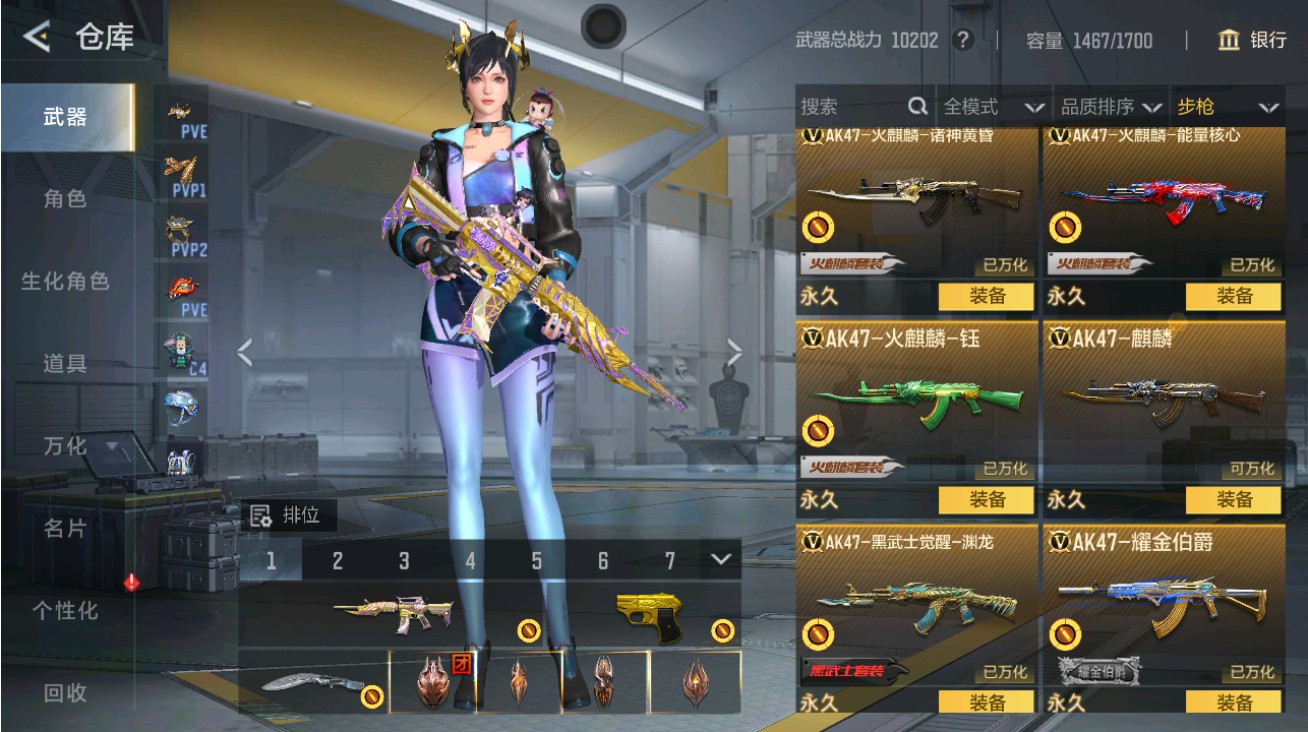Screen dimensions: 1308x732
Task: Select the AK47-耀金伯爵 weapon card
Action: (1164, 600)
